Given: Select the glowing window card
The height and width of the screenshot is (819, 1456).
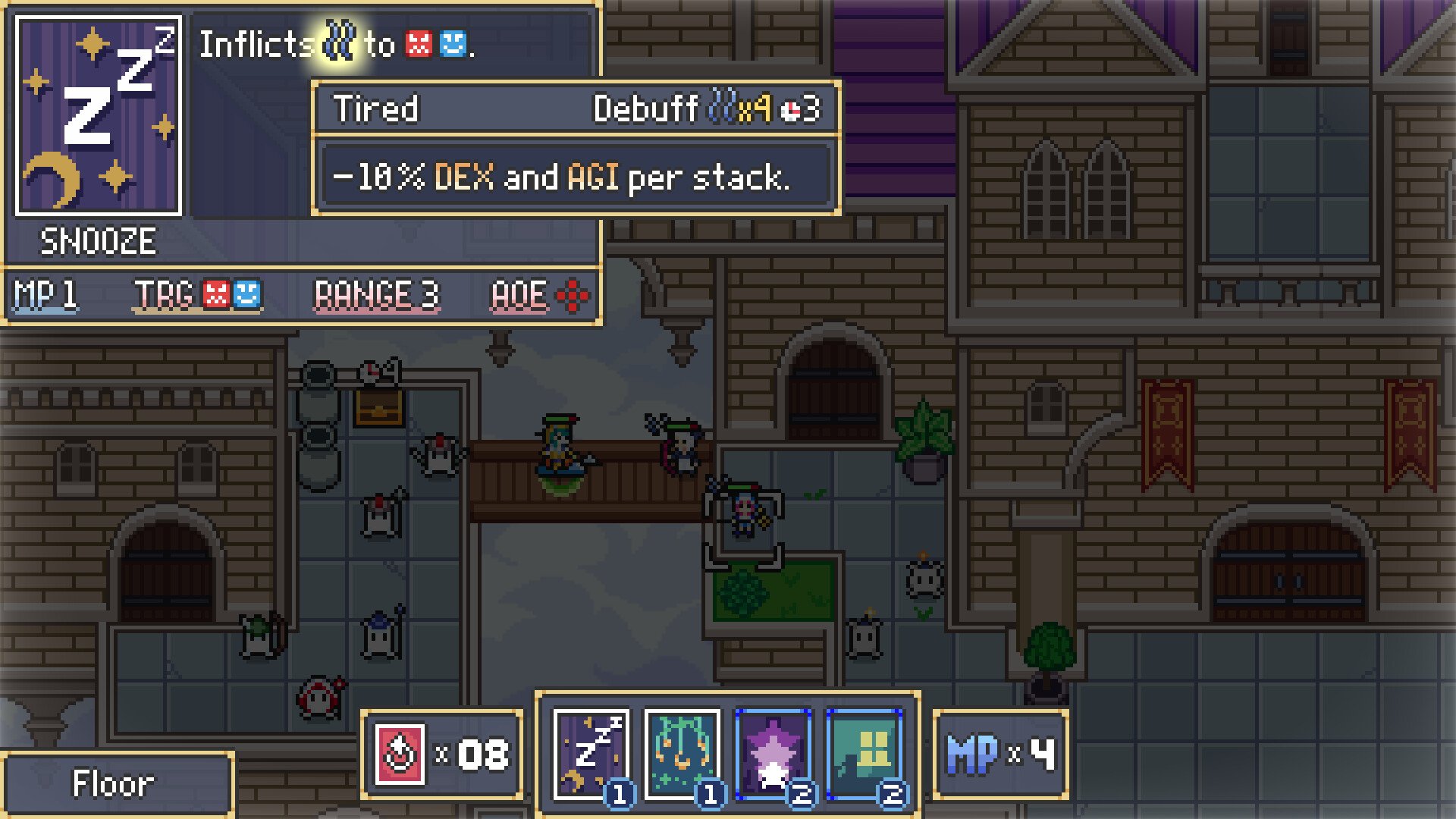Looking at the screenshot, I should point(864,754).
